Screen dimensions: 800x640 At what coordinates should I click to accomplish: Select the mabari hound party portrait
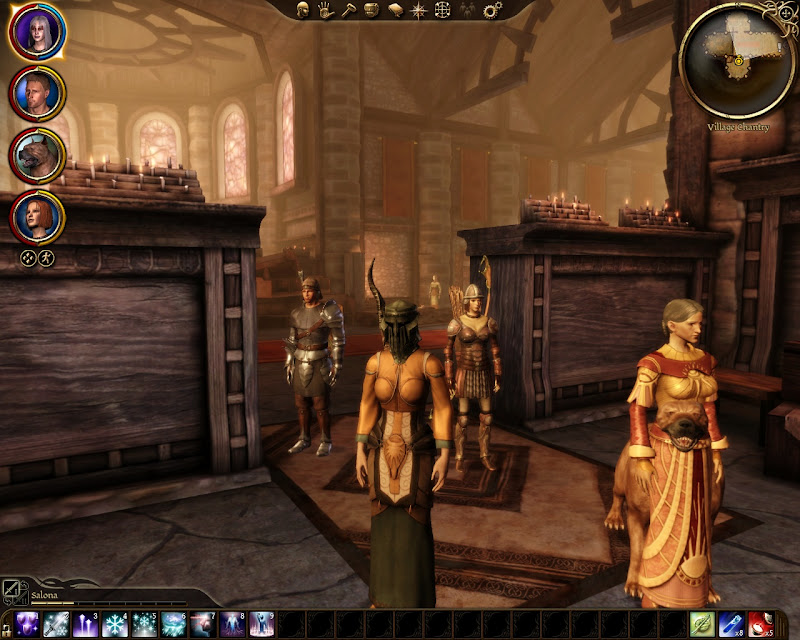(x=38, y=155)
